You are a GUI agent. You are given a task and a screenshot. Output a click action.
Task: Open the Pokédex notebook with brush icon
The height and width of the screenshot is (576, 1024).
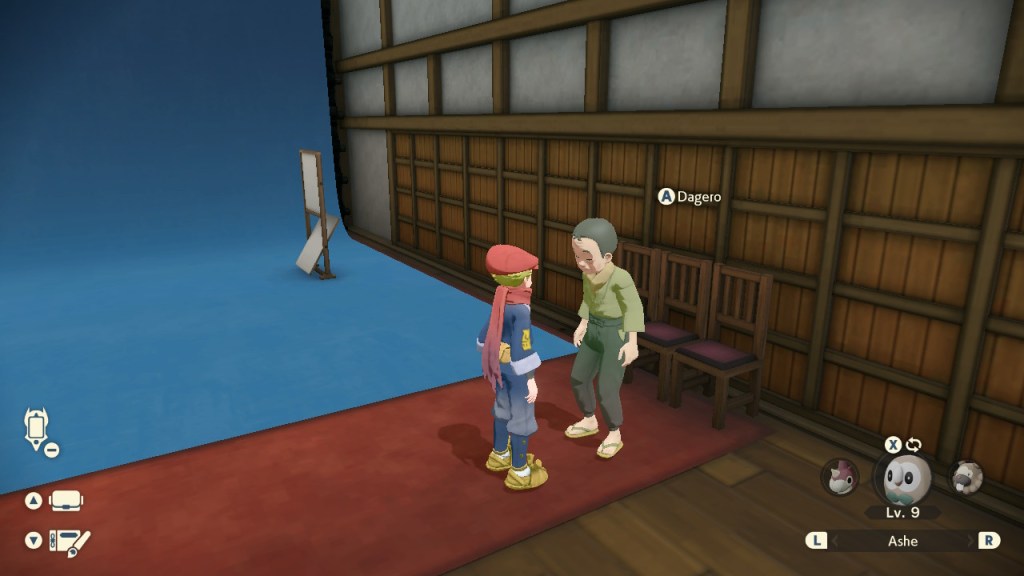[69, 541]
